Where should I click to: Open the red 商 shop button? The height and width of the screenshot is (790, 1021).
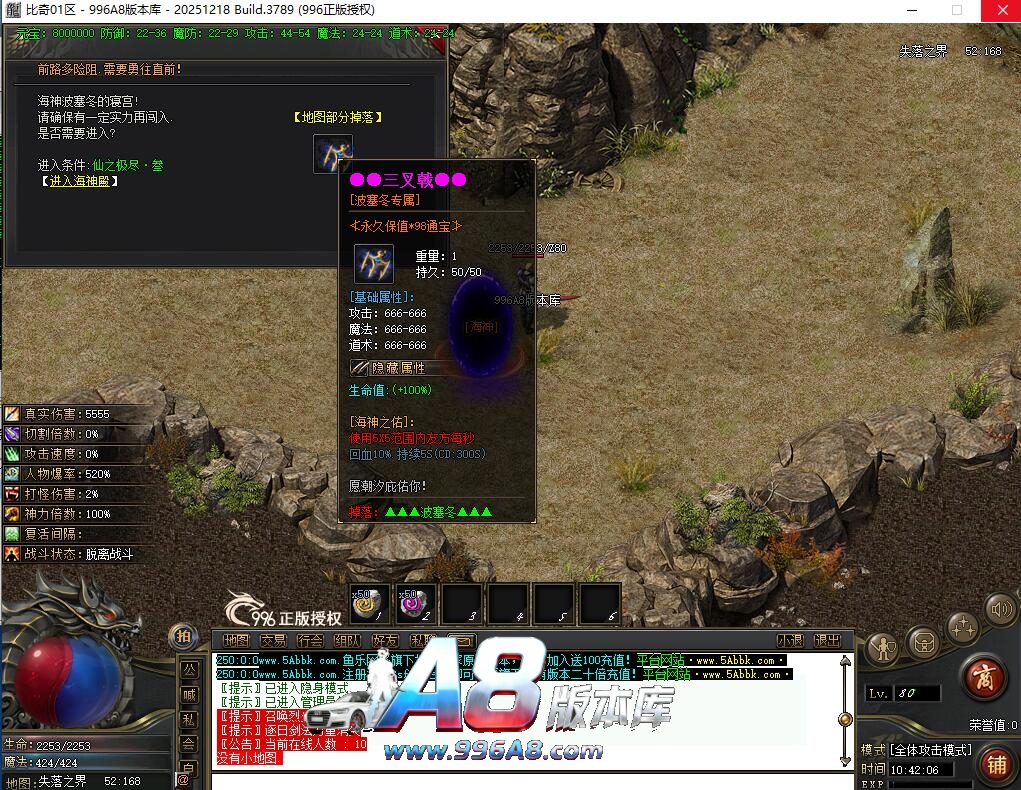982,677
